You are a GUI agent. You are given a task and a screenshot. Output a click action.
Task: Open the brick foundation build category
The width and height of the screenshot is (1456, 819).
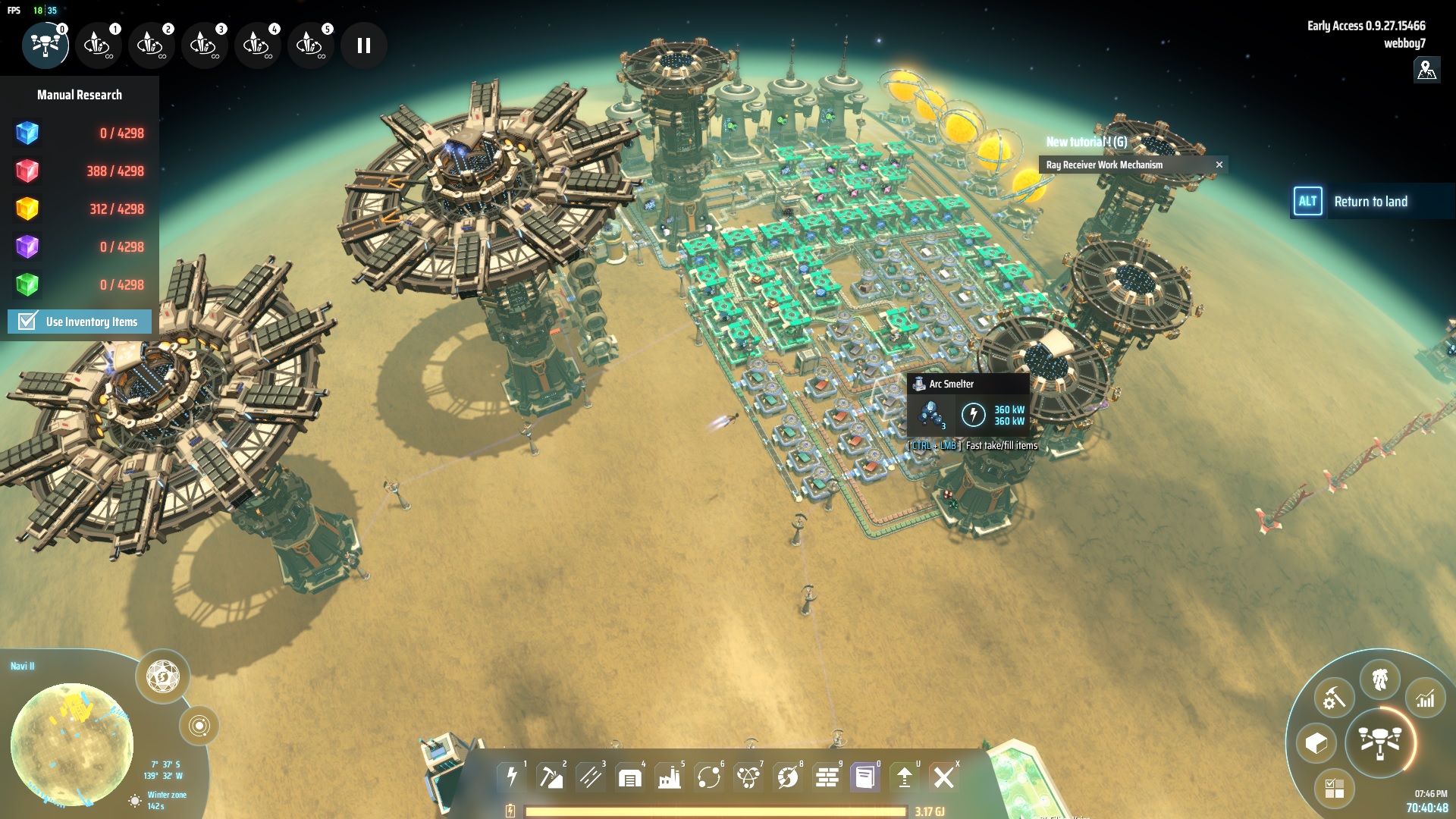pos(827,777)
